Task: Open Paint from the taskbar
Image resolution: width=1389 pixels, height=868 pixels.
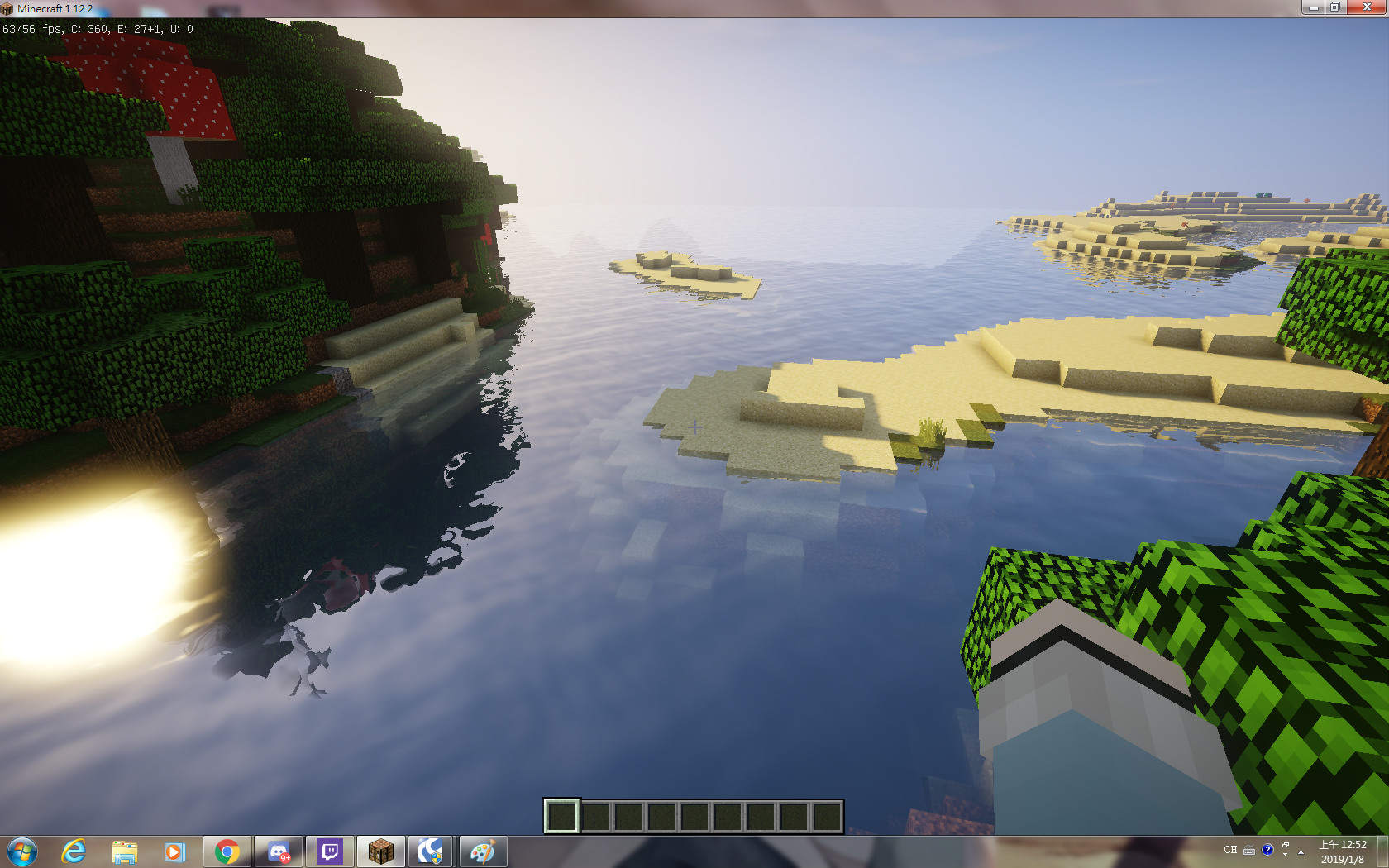Action: pos(484,850)
